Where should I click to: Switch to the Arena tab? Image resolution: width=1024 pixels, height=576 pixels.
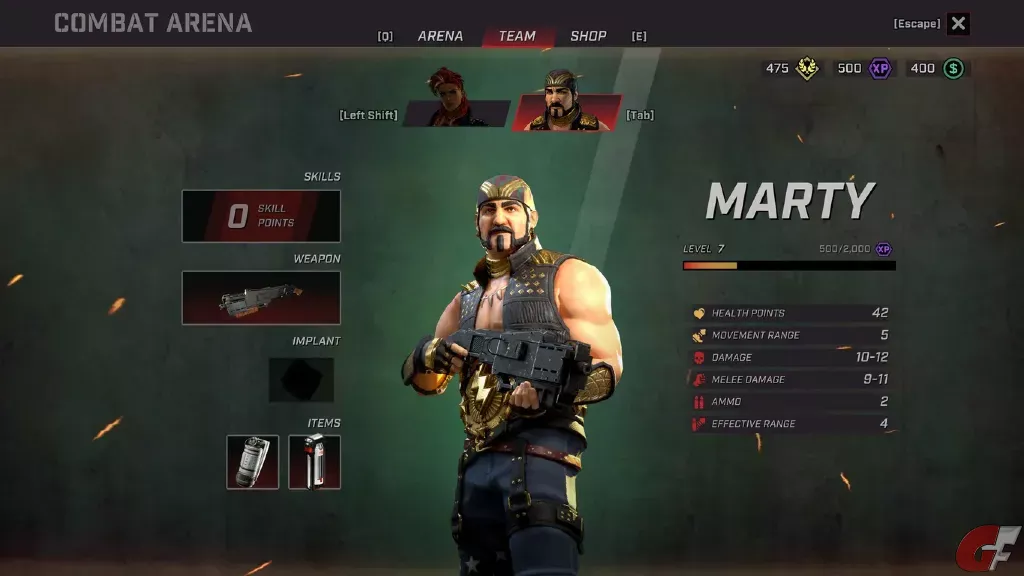440,36
